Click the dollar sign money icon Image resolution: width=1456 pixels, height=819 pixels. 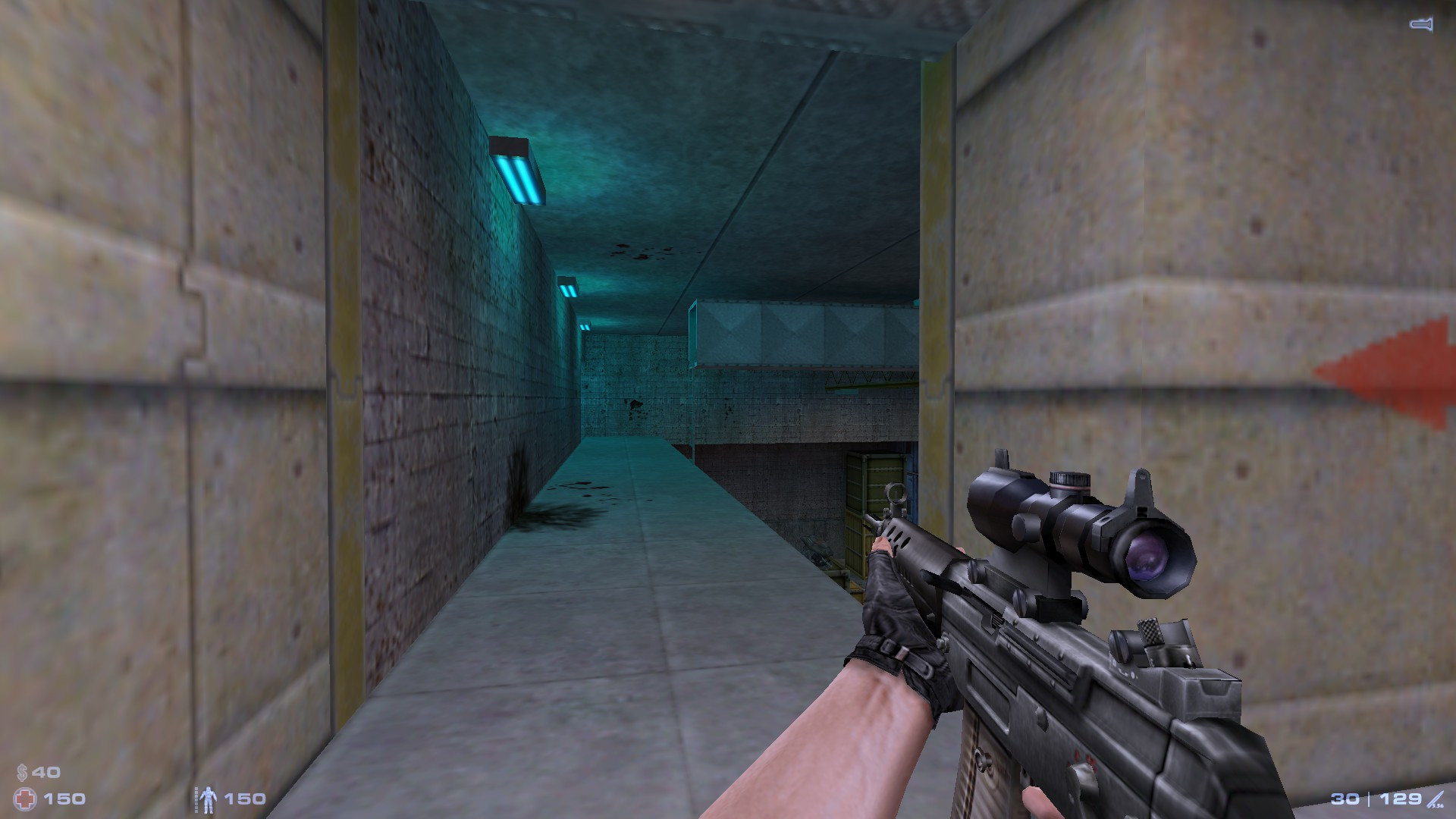click(x=22, y=771)
